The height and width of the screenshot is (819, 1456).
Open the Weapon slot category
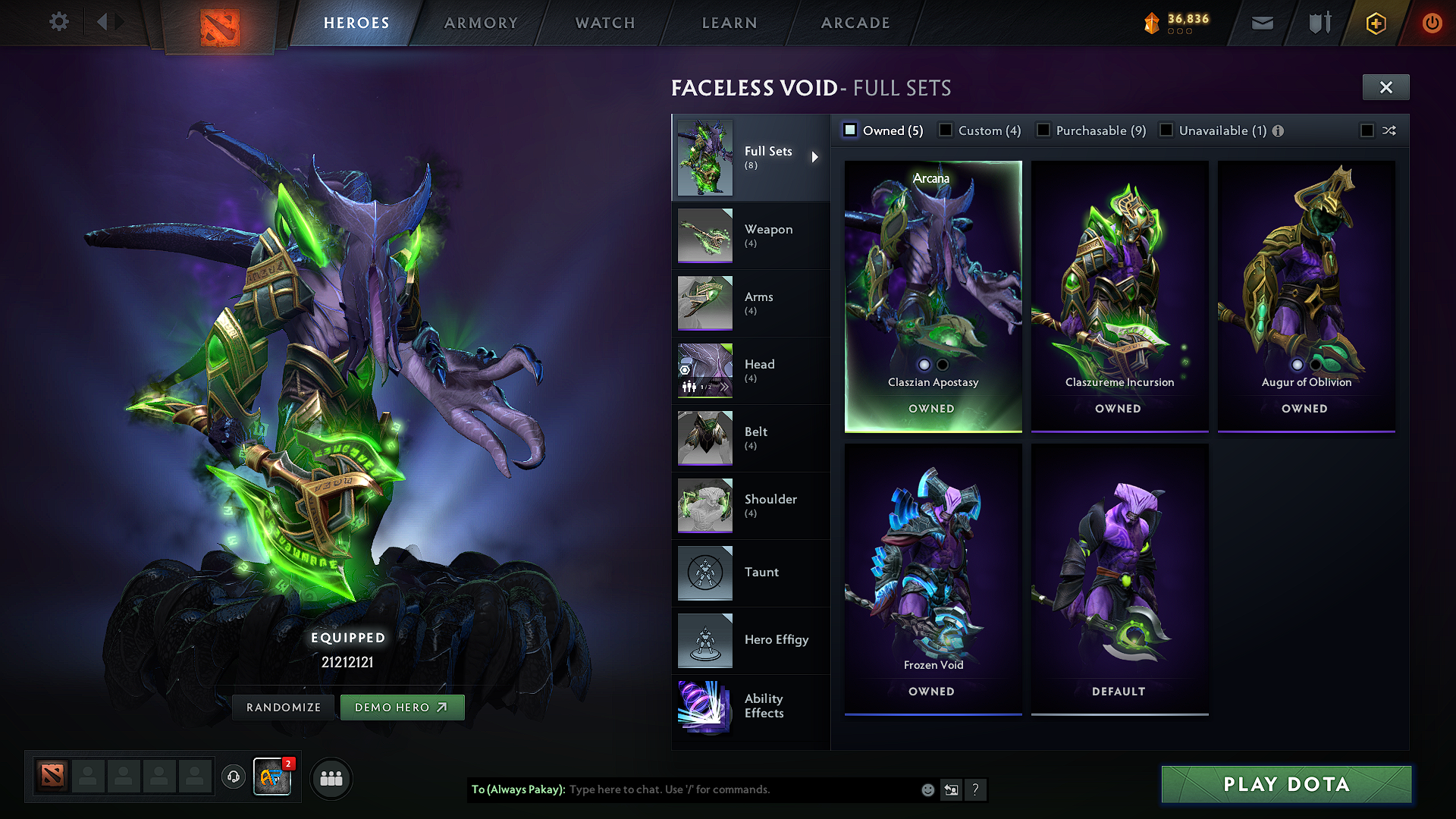(x=751, y=235)
